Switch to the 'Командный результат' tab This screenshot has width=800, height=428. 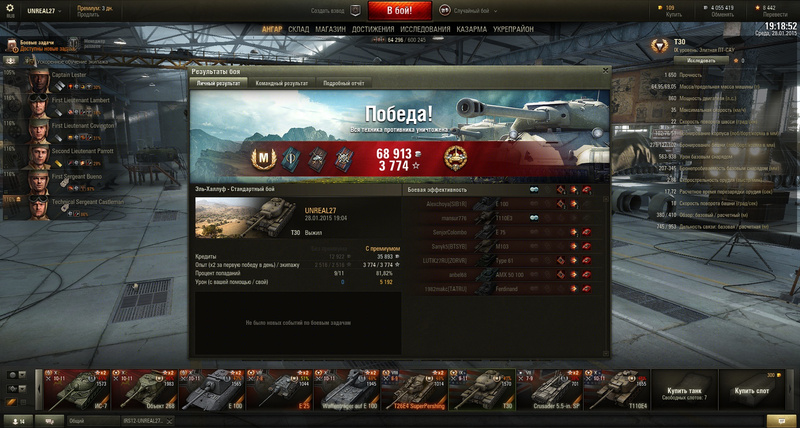pyautogui.click(x=280, y=84)
